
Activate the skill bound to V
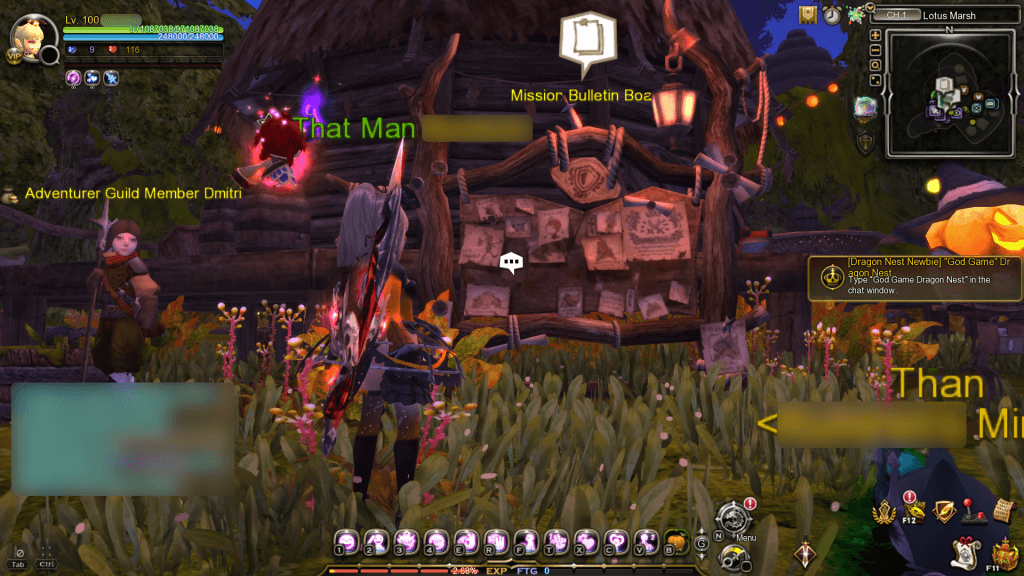(646, 541)
